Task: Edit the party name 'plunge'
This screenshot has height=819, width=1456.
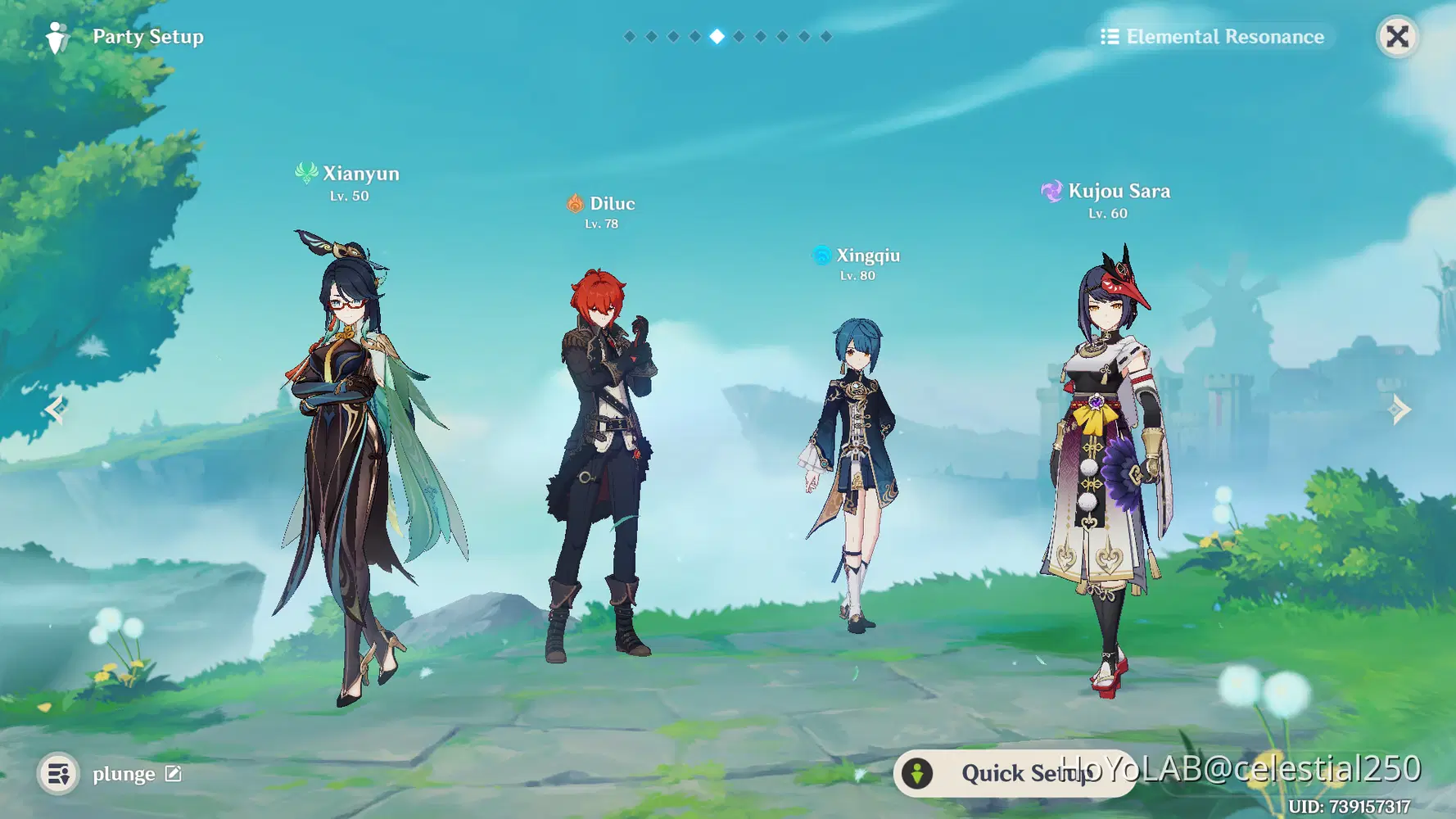Action: 174,773
